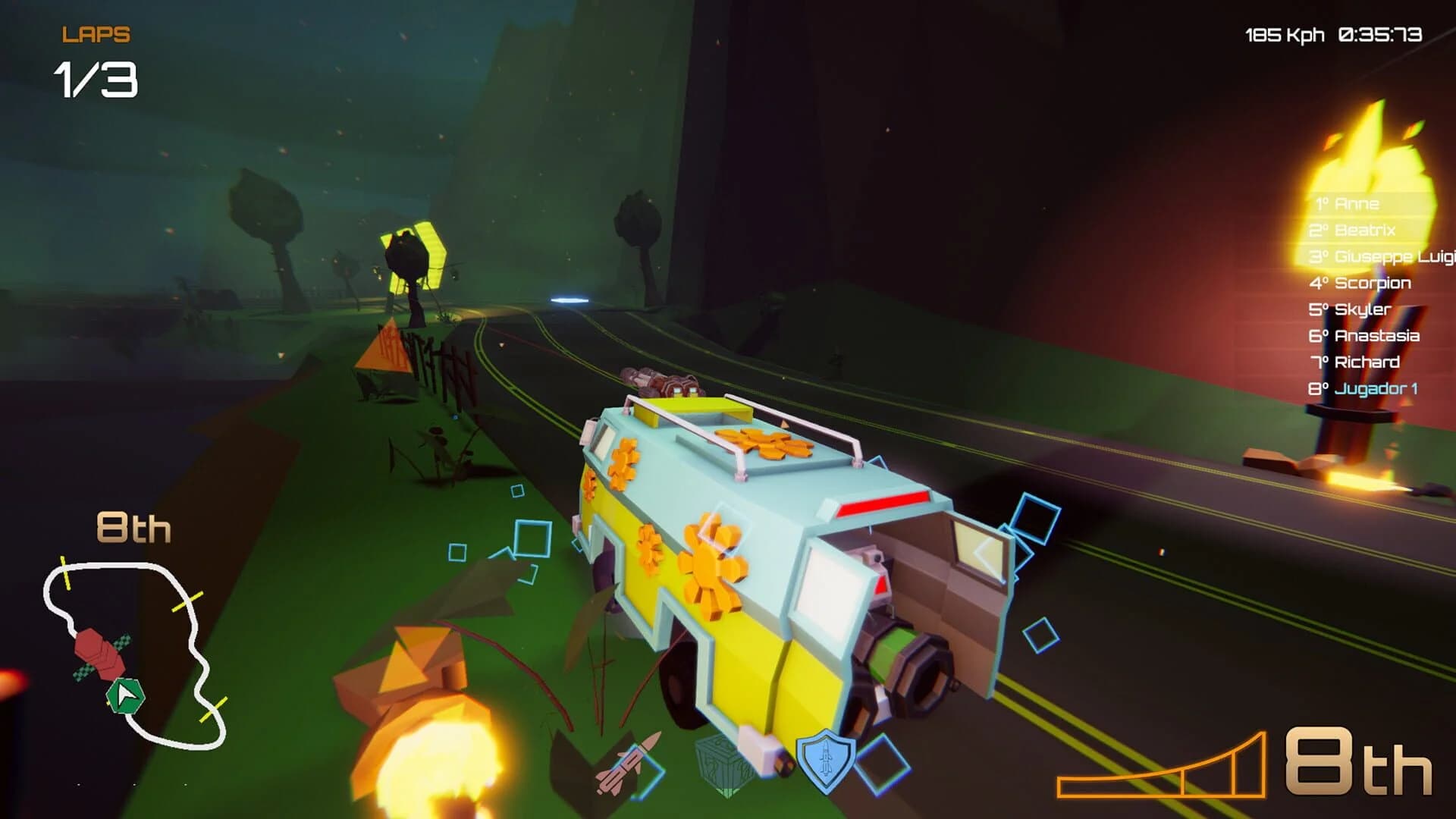
Task: Select the rocket missile pickup icon
Action: click(628, 768)
